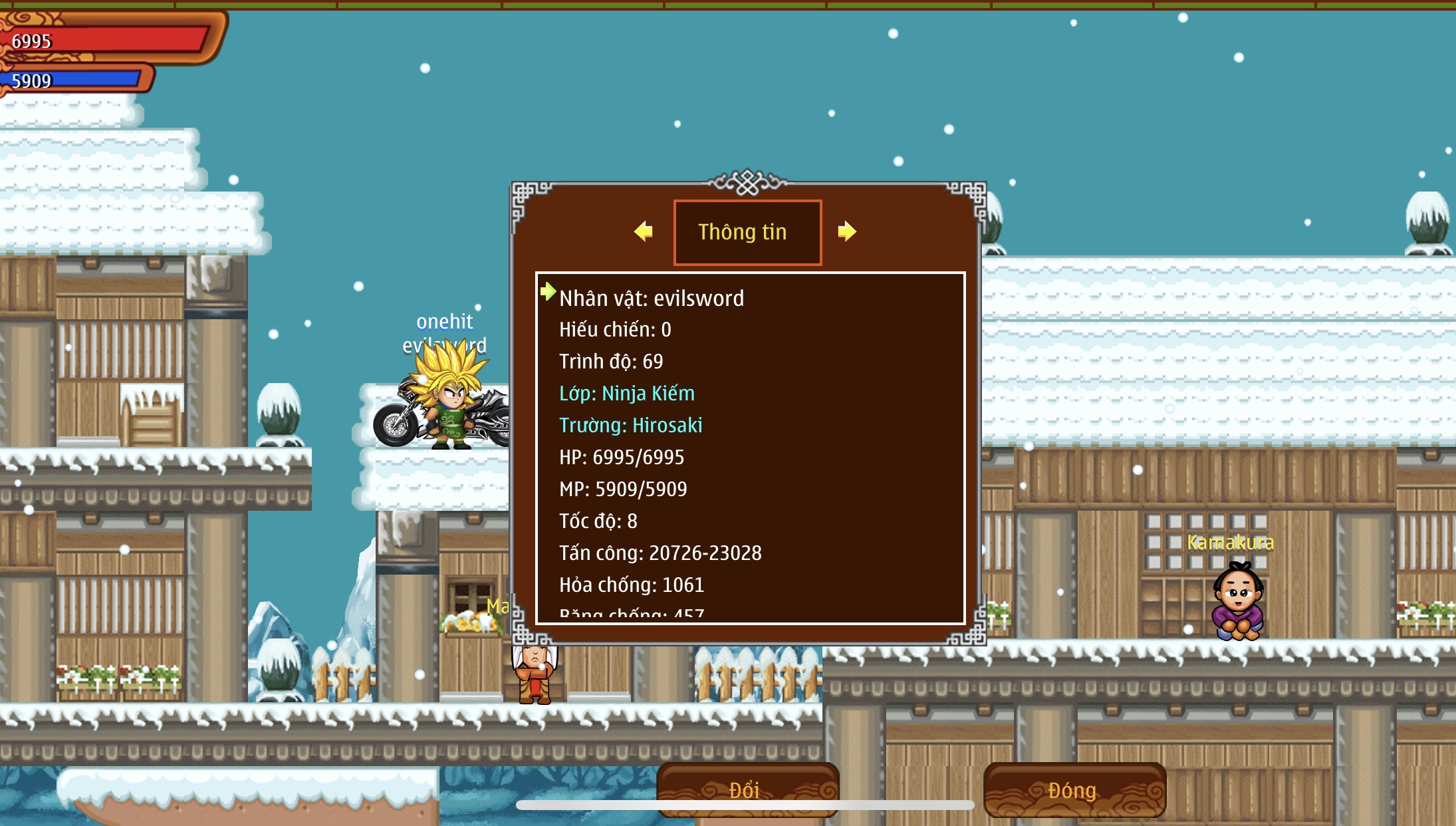
Task: Pick the Trình độ: 69 row
Action: point(611,361)
